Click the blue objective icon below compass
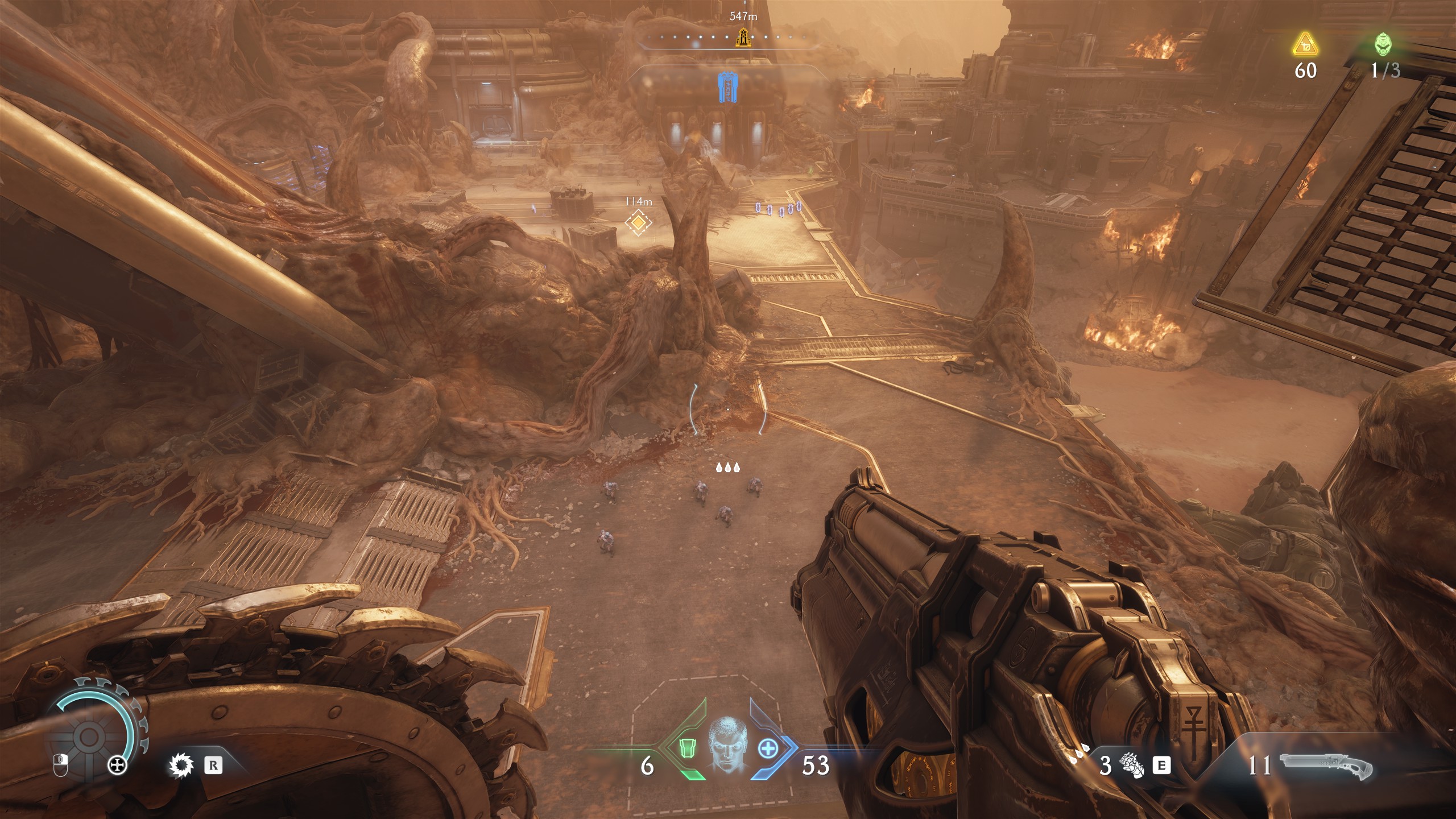Screen dimensions: 1456x819 726,89
